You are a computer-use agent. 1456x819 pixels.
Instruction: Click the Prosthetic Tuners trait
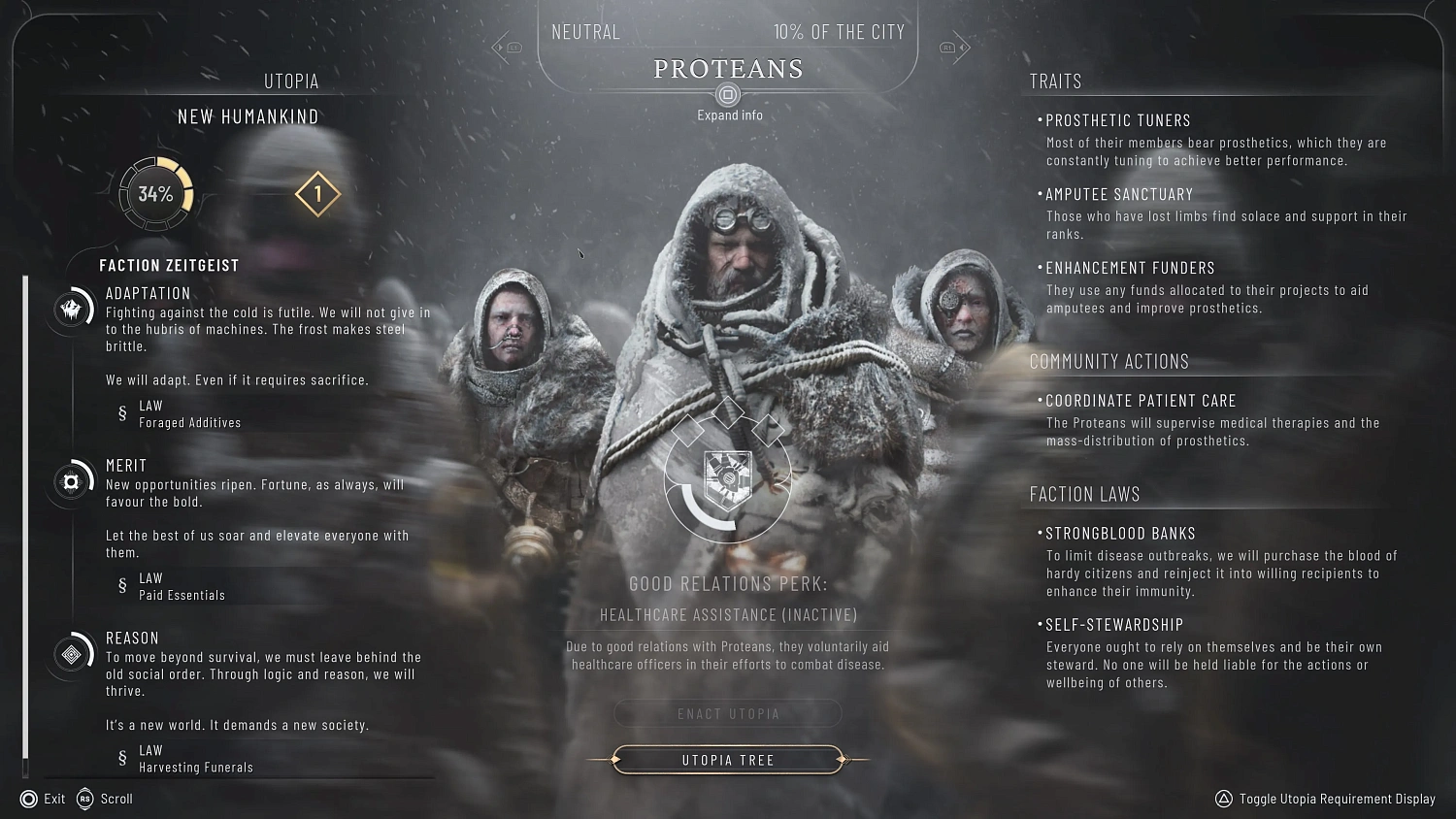click(1117, 119)
